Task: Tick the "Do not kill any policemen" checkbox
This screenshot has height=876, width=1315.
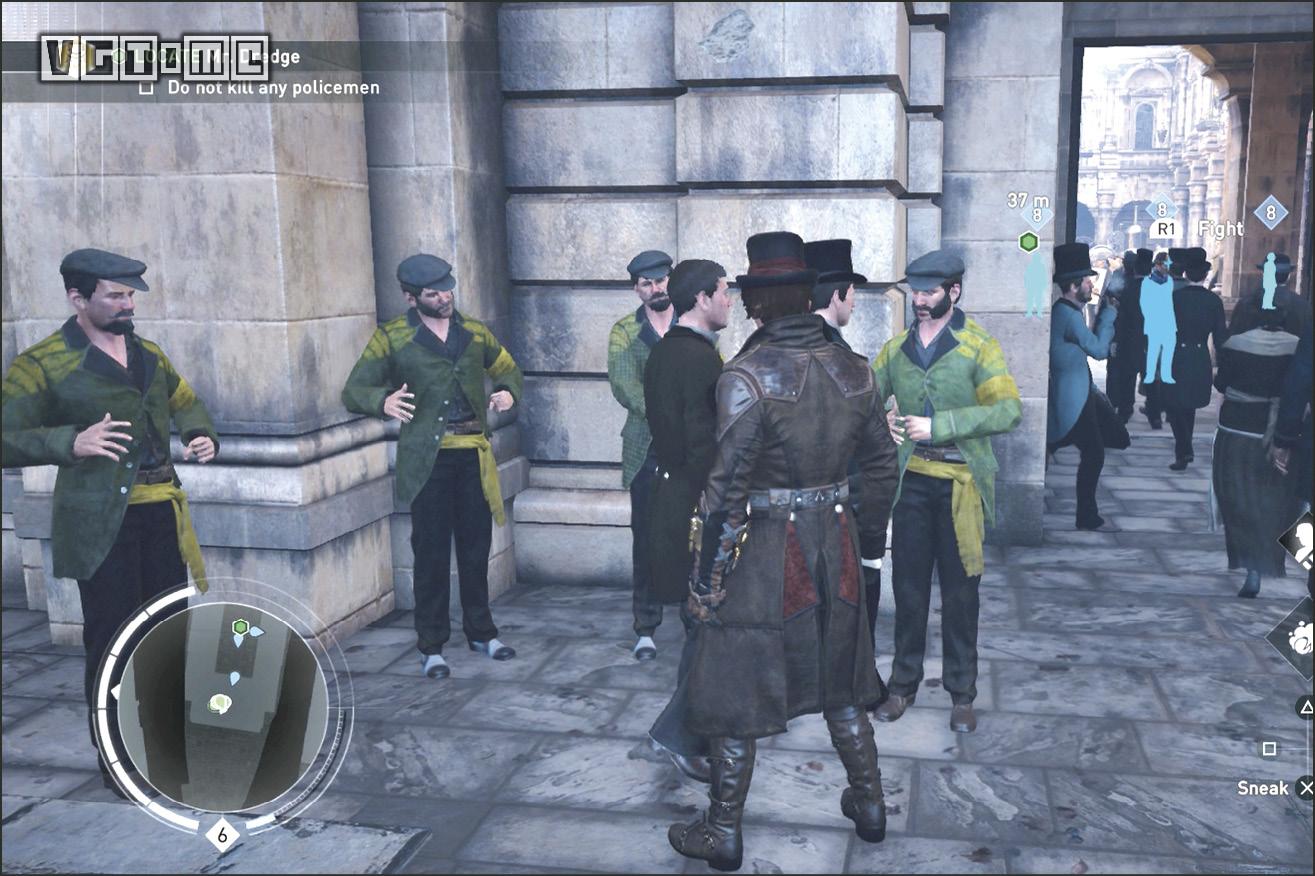Action: tap(147, 88)
